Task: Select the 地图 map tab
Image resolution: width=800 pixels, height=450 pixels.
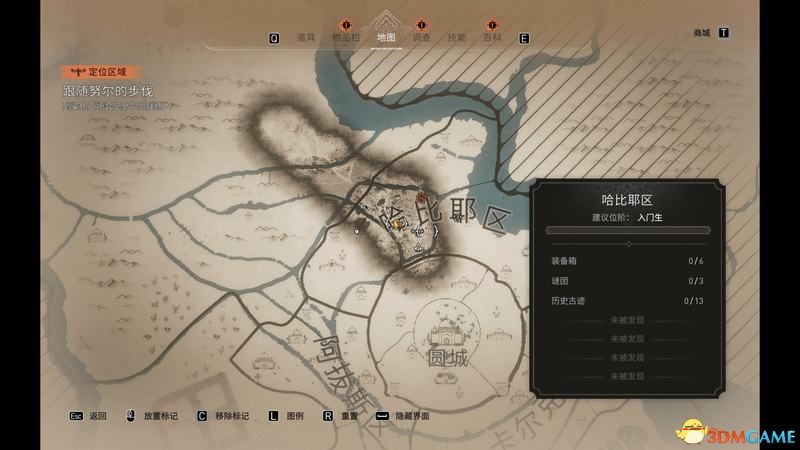Action: (x=385, y=38)
